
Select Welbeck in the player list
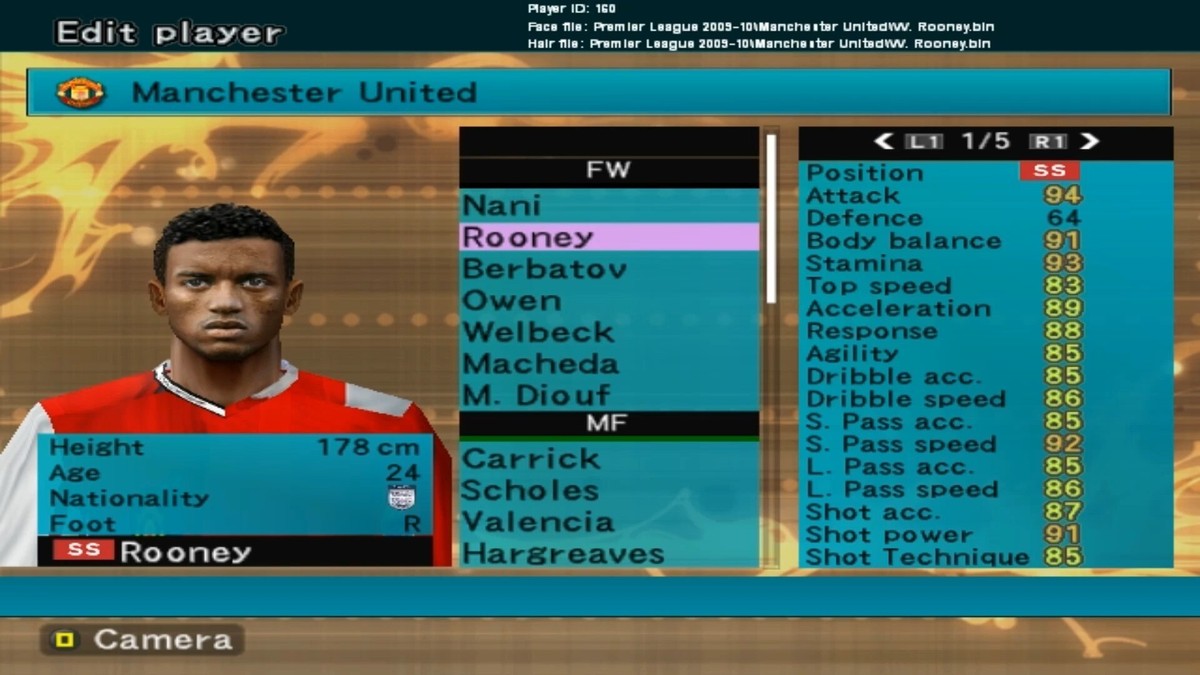coord(539,332)
